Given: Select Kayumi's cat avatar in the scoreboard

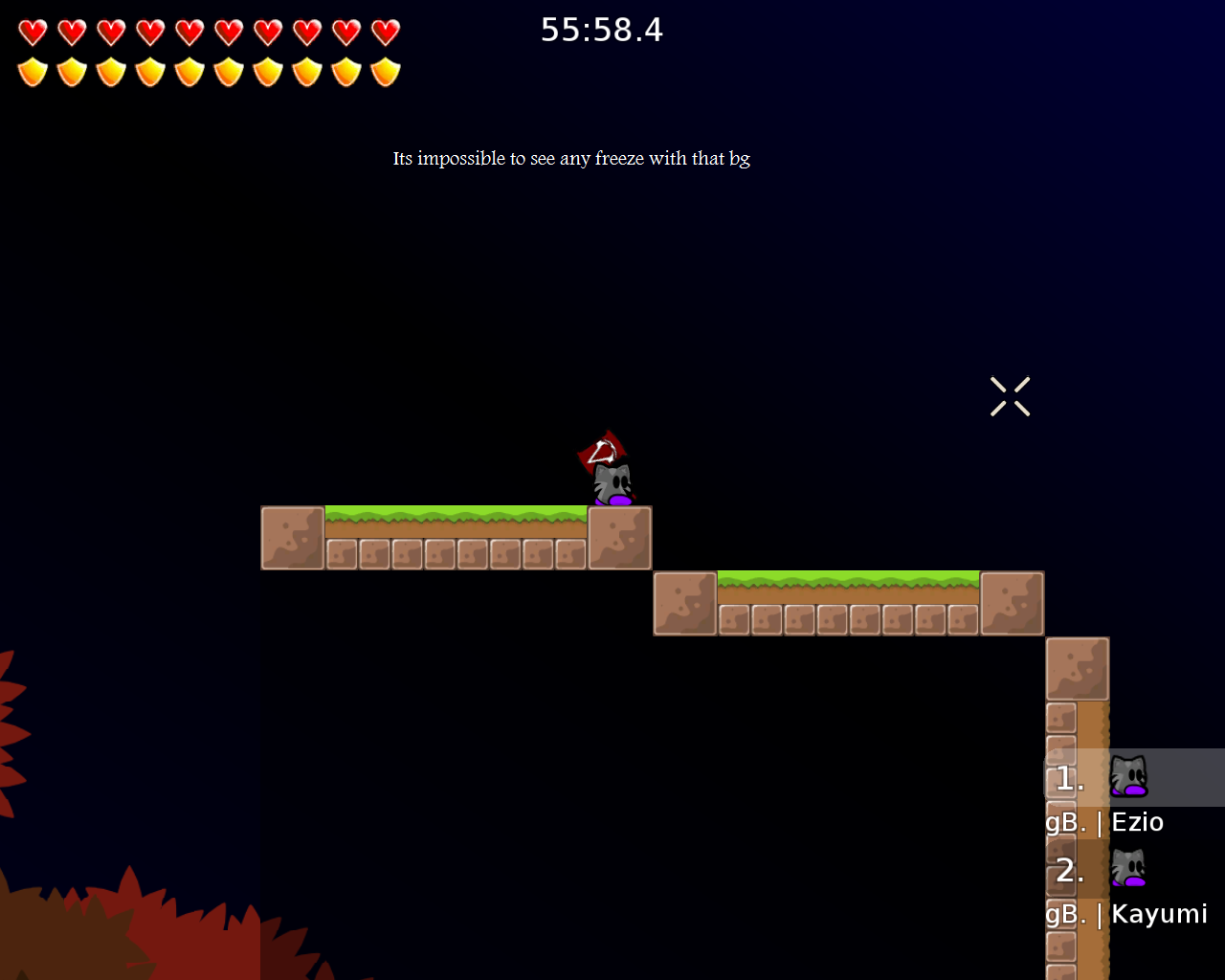Looking at the screenshot, I should pos(1128,868).
